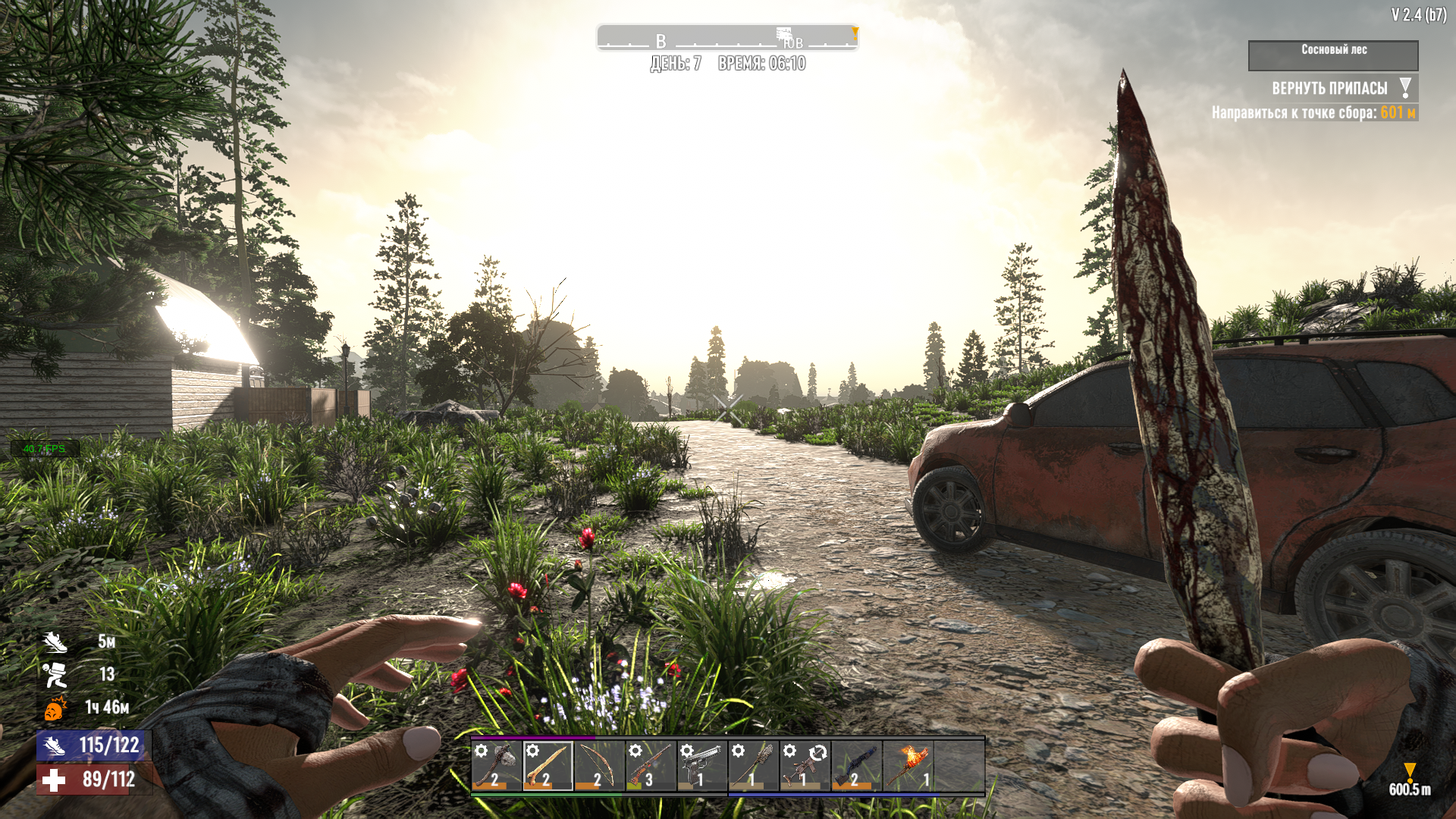Select the stone axe hotbar slot

(497, 766)
